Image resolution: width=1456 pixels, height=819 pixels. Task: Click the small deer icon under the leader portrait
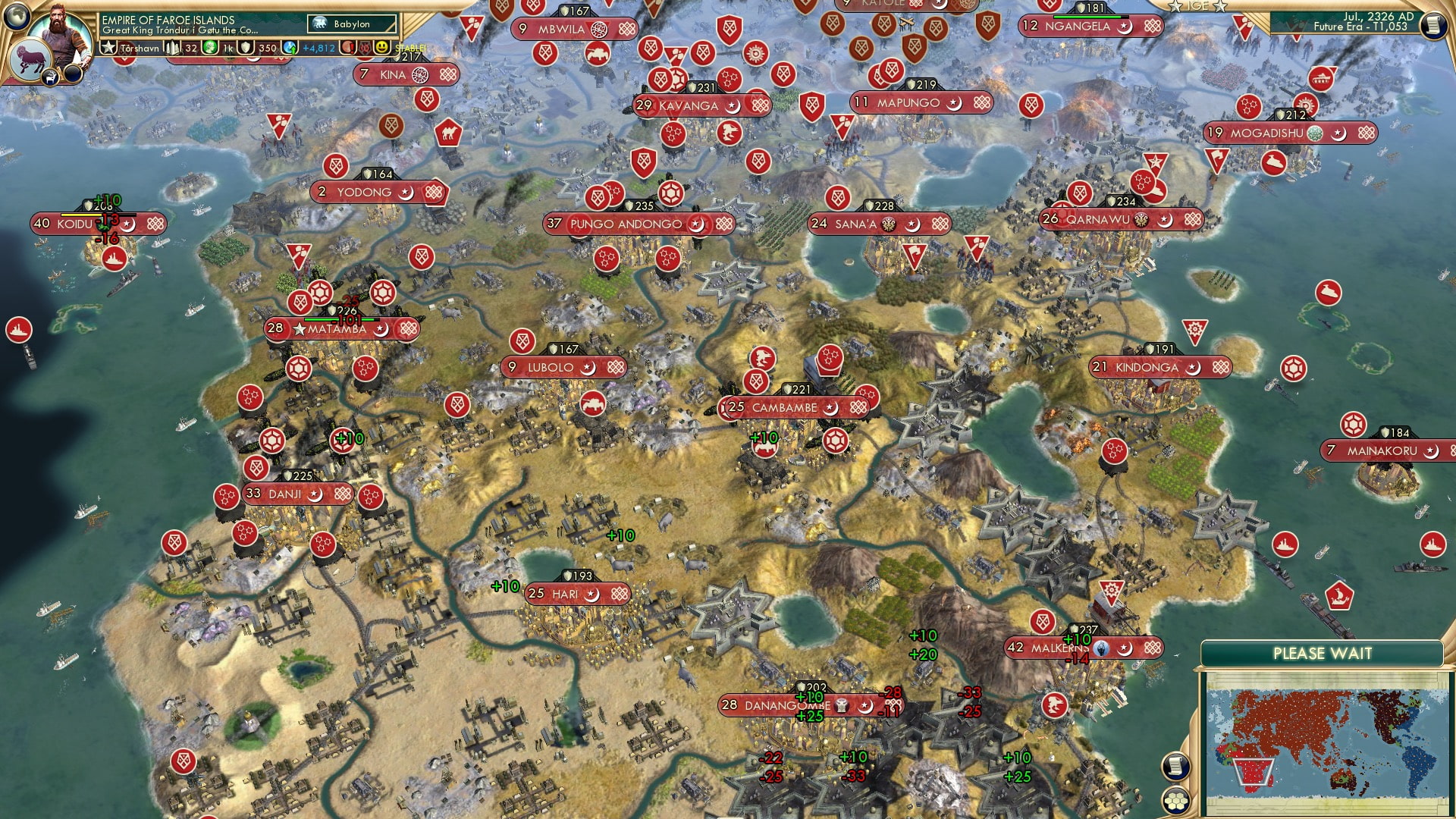tap(51, 76)
